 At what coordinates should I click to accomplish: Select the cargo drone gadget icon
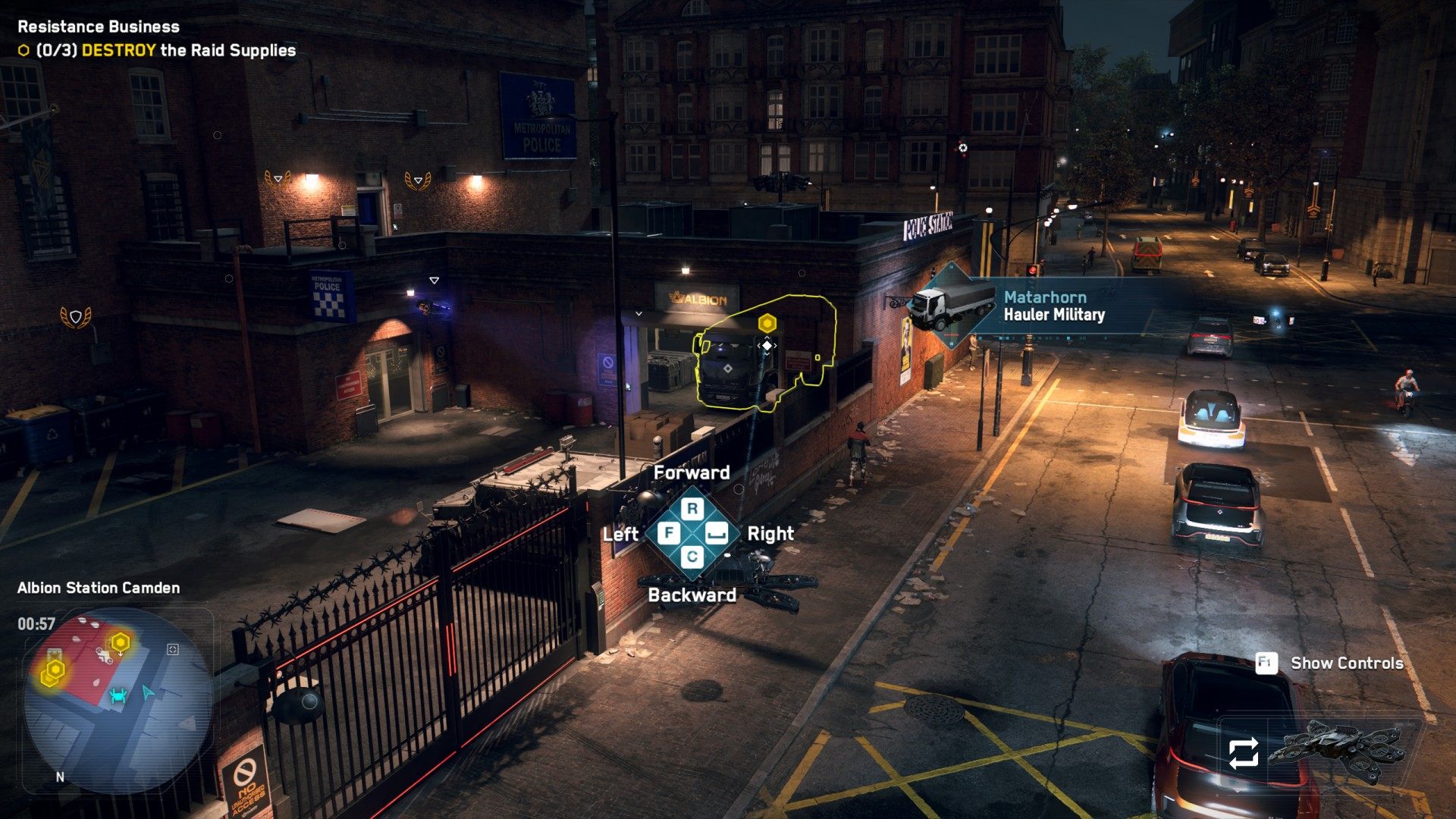pyautogui.click(x=1339, y=751)
